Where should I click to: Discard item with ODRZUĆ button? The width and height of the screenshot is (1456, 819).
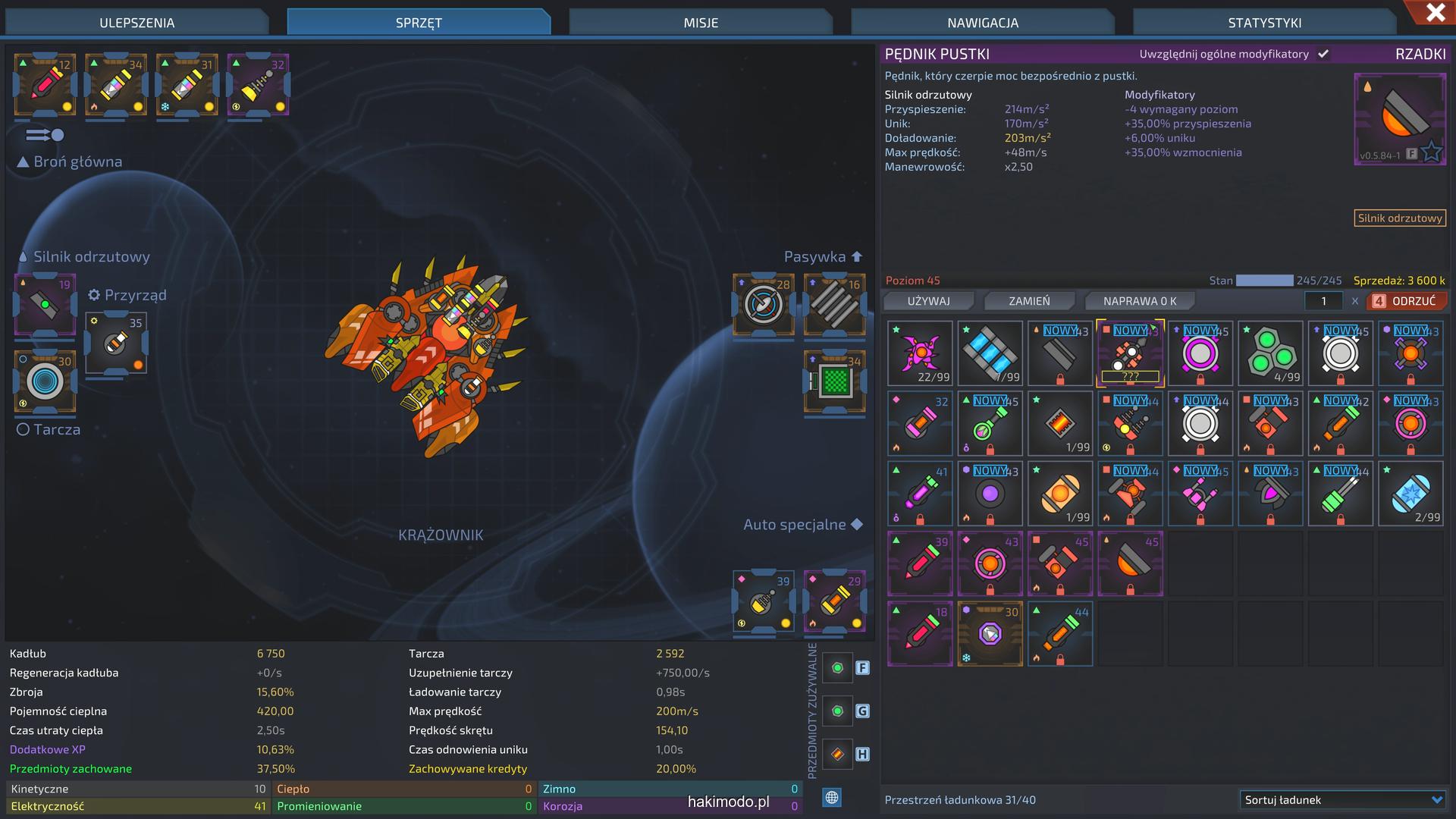click(x=1406, y=301)
